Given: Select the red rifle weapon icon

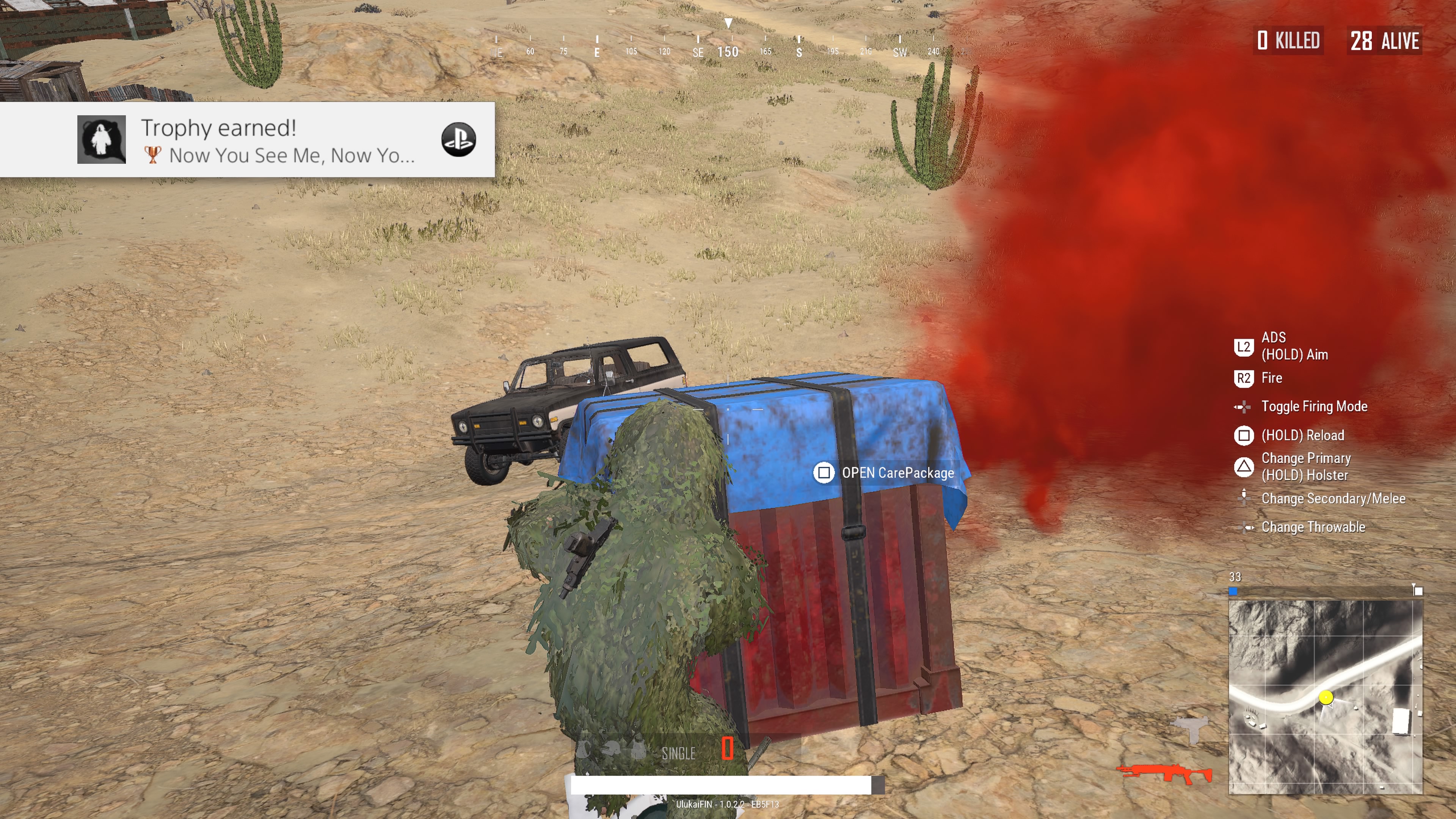Looking at the screenshot, I should (1164, 773).
